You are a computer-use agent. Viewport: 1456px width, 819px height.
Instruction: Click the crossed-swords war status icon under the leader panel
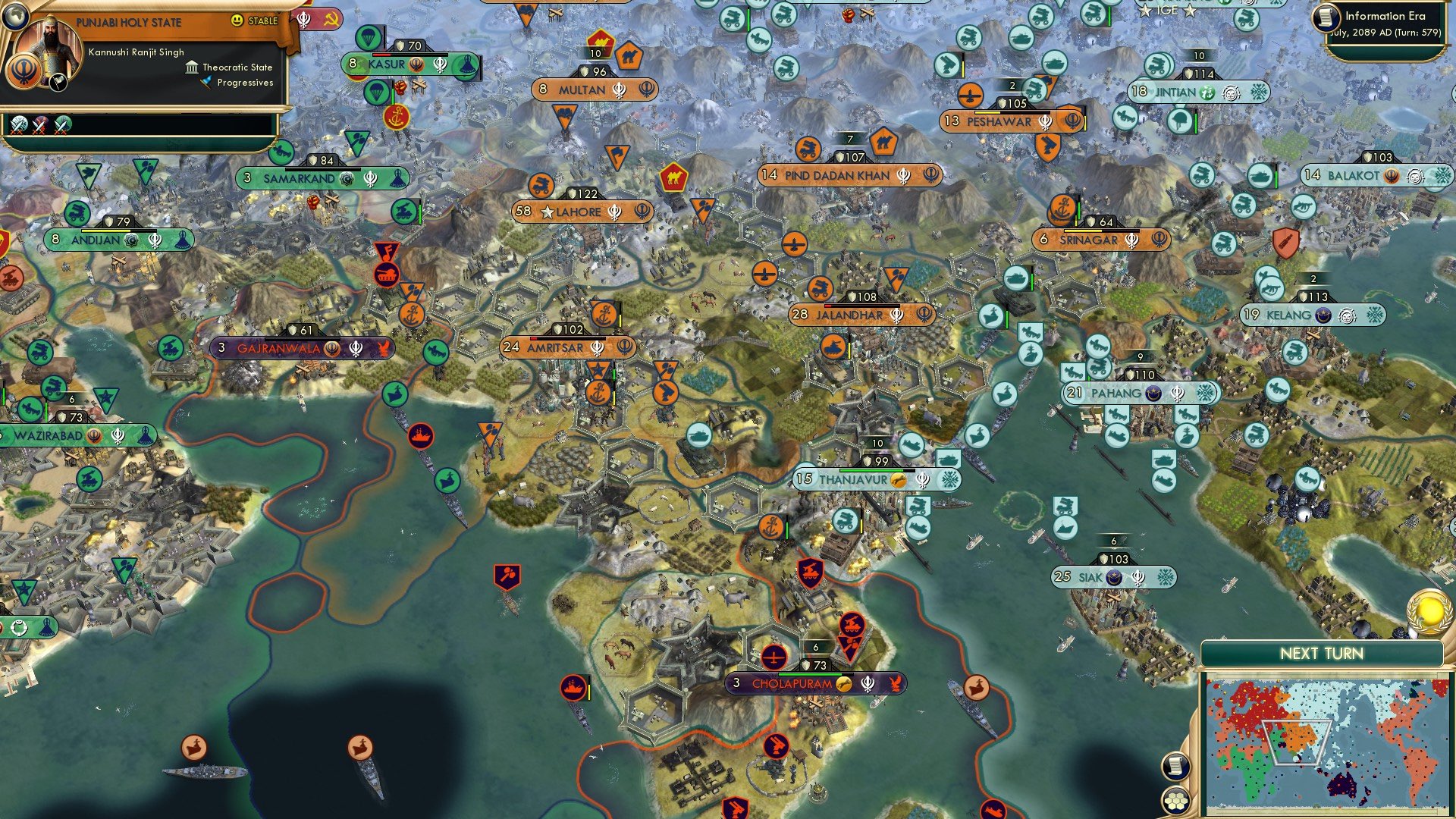click(19, 127)
